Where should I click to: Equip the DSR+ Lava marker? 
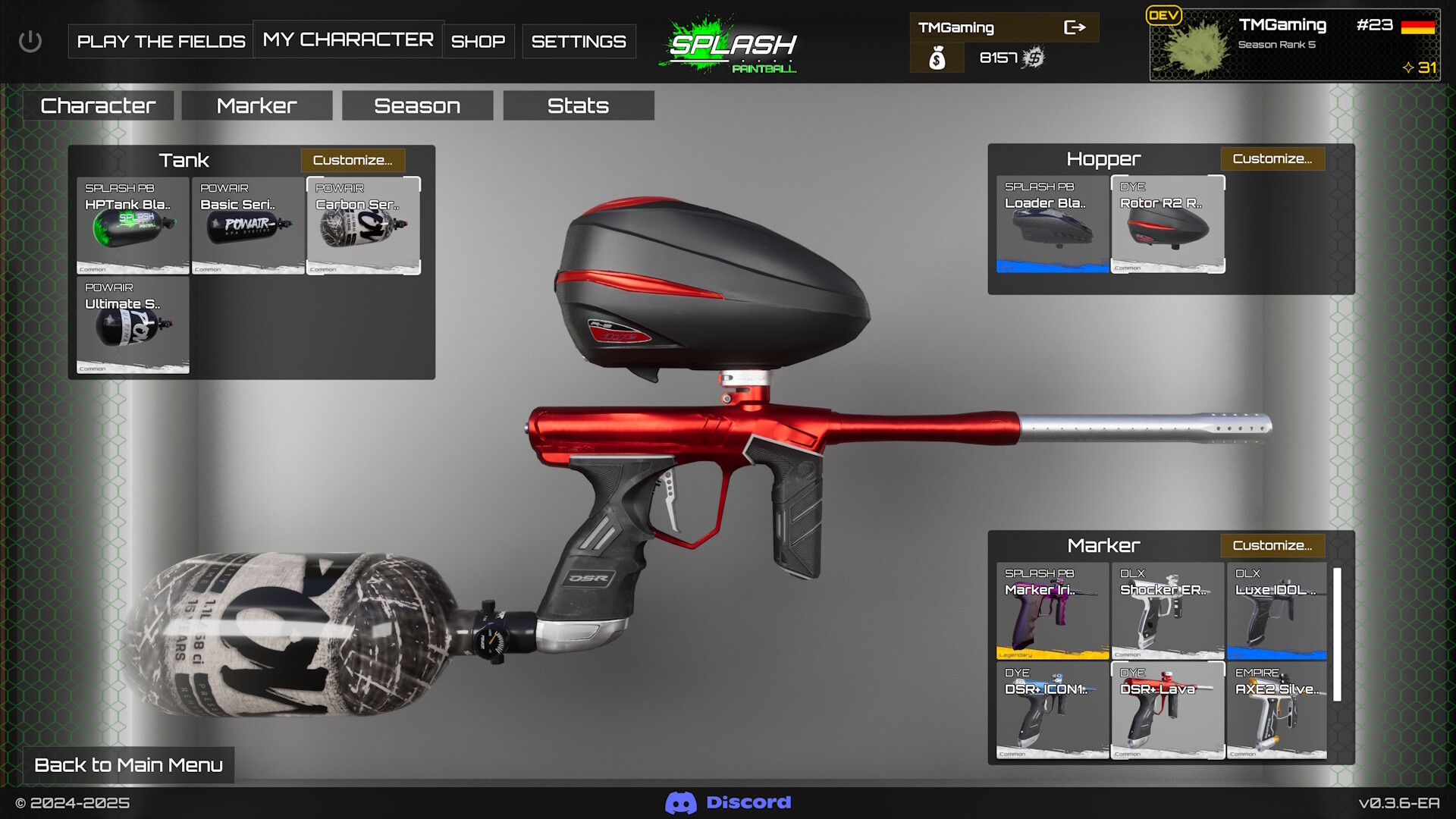point(1167,711)
